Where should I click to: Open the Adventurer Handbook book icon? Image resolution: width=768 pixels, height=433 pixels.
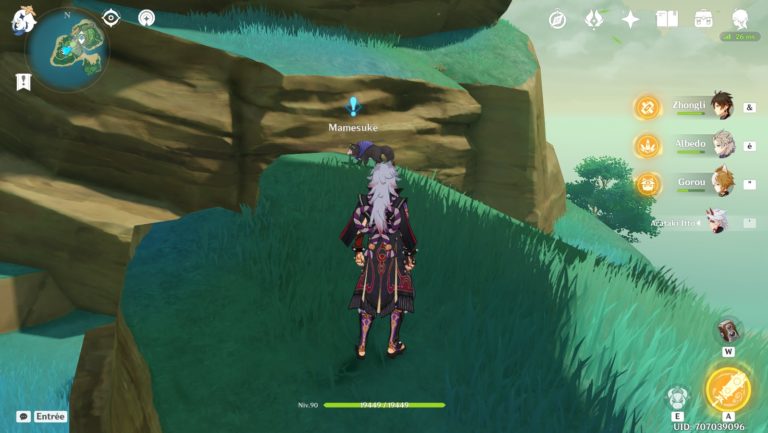click(667, 19)
